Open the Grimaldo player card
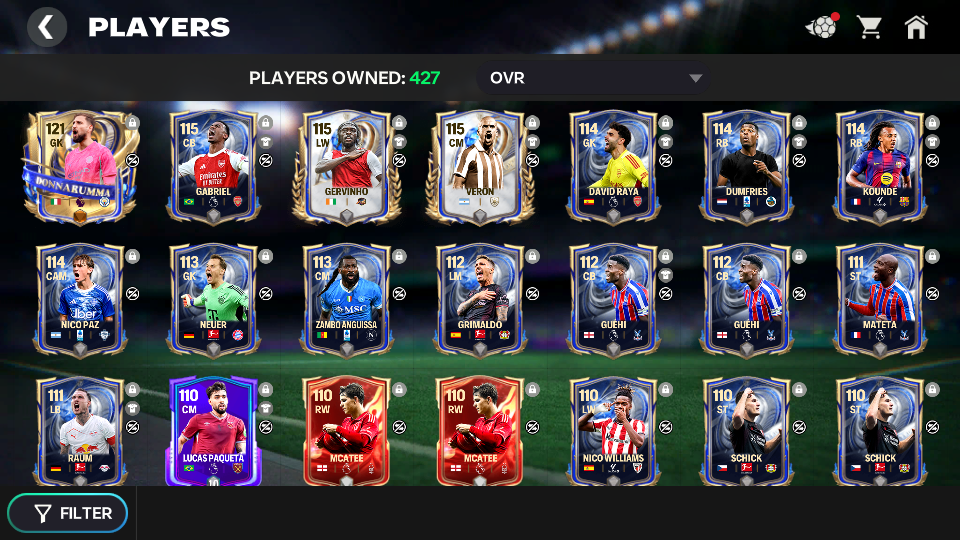 click(480, 299)
